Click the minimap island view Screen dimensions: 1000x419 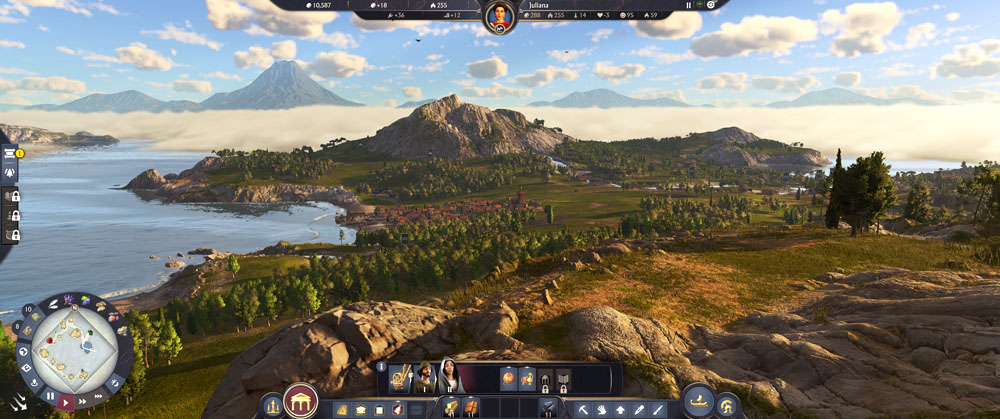75,347
